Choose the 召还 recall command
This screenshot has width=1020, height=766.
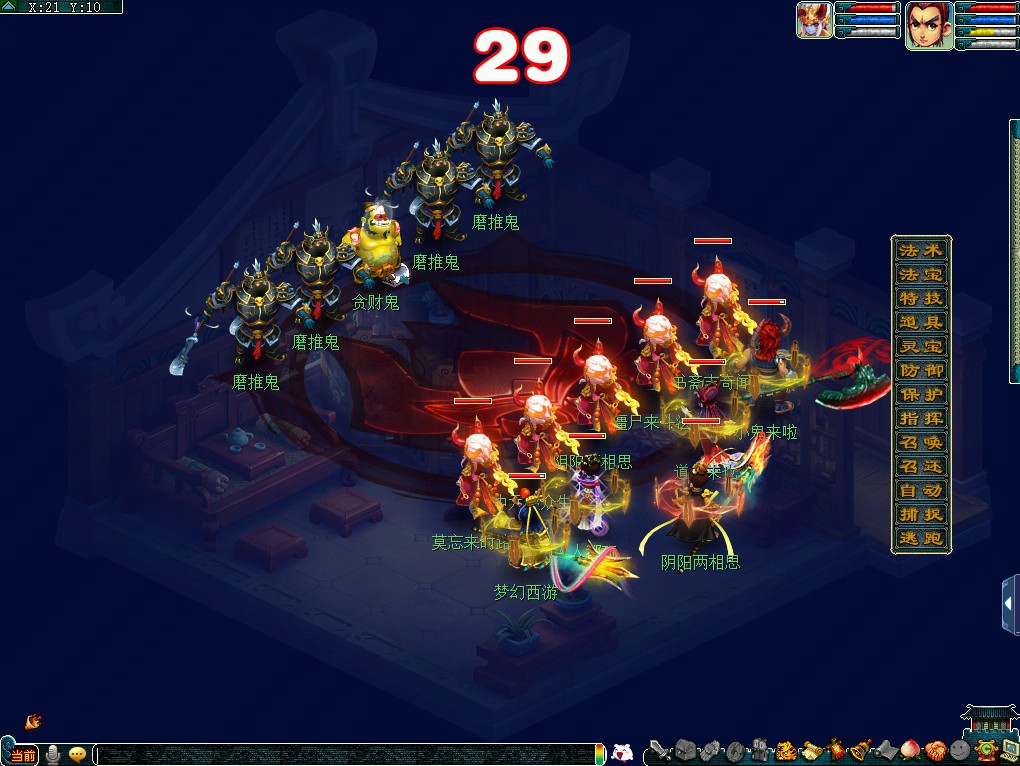(x=920, y=467)
